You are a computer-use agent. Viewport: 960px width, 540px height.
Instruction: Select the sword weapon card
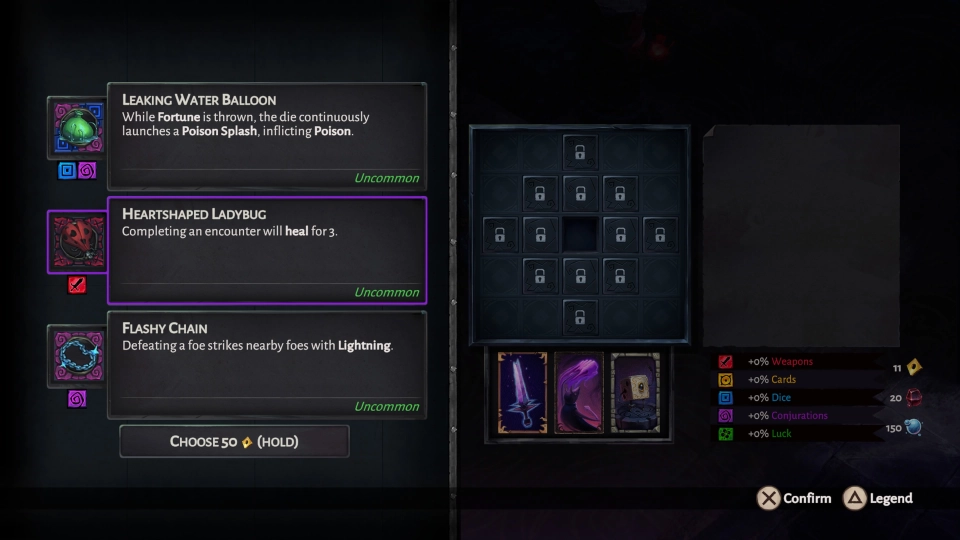(522, 392)
